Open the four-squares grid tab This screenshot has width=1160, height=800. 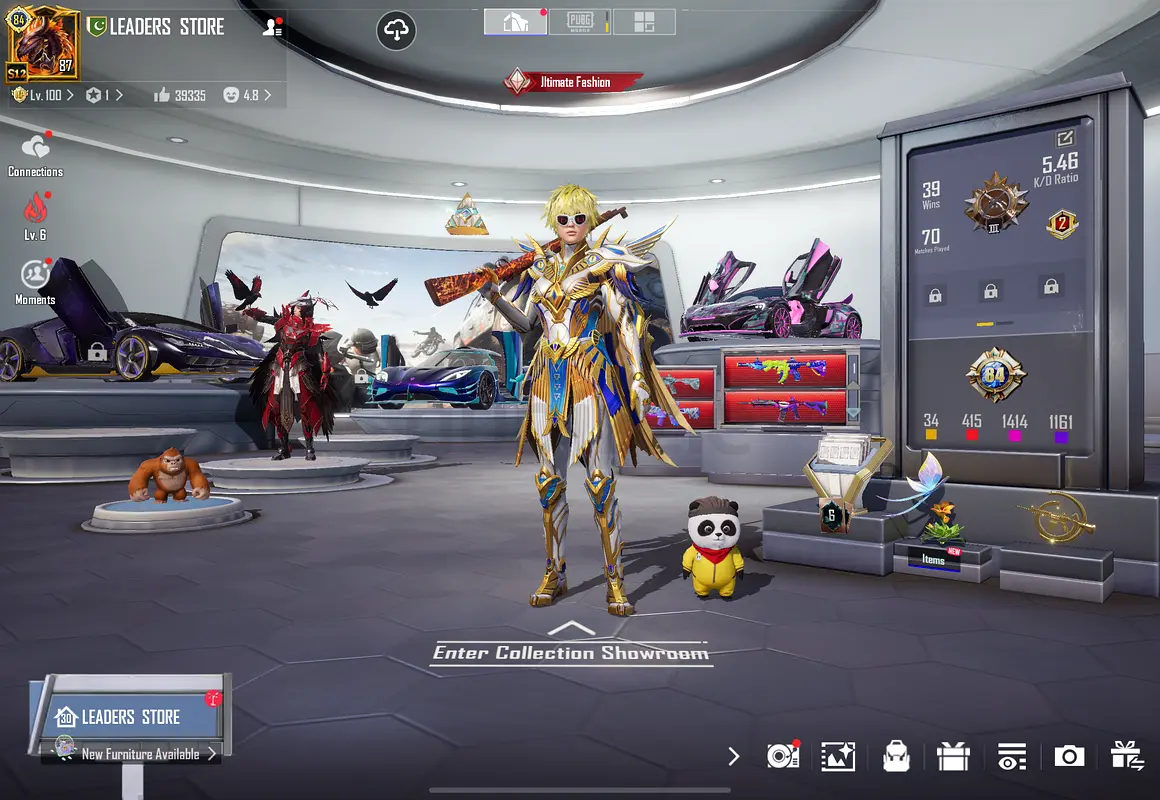[644, 22]
